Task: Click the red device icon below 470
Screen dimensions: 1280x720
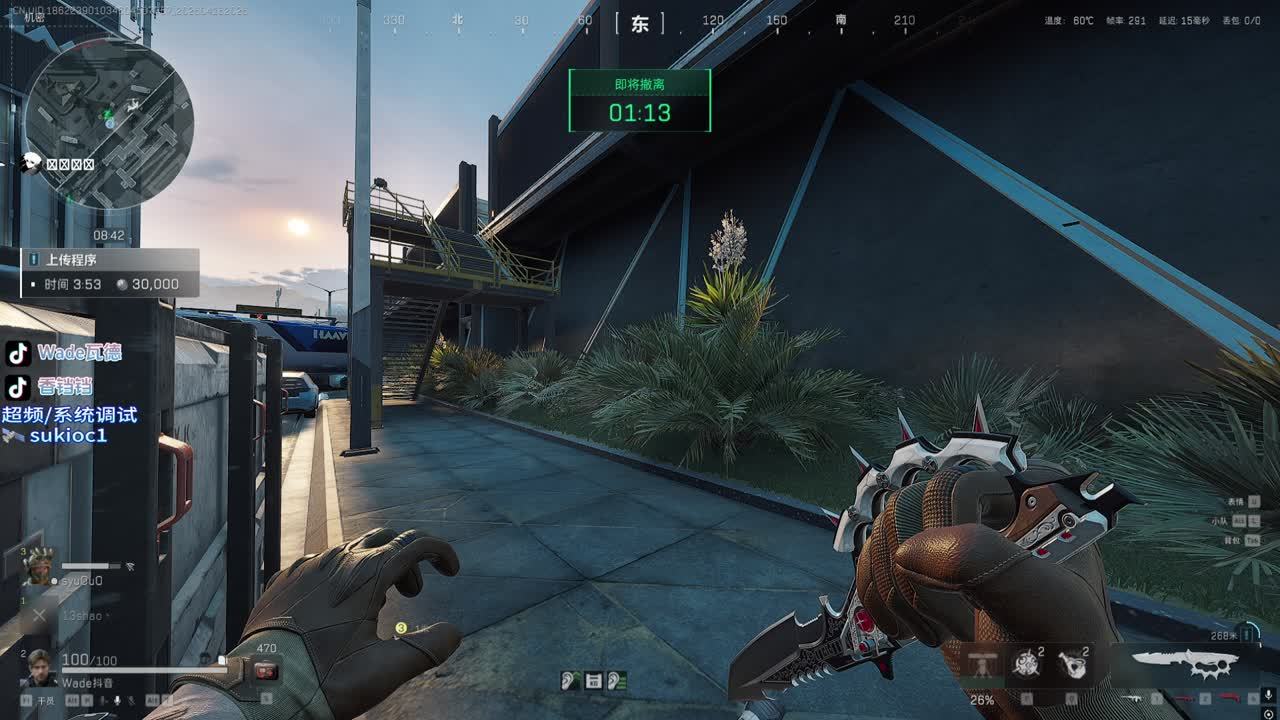Action: [266, 671]
